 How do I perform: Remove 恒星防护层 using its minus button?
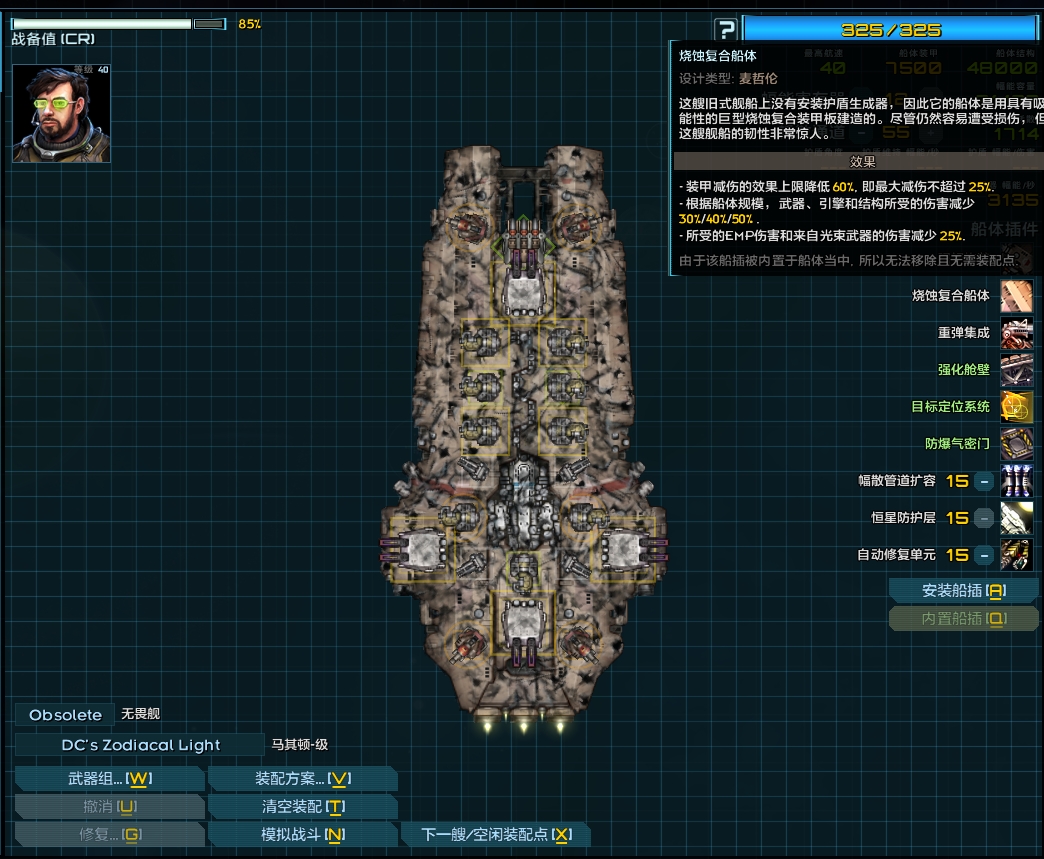(x=984, y=518)
